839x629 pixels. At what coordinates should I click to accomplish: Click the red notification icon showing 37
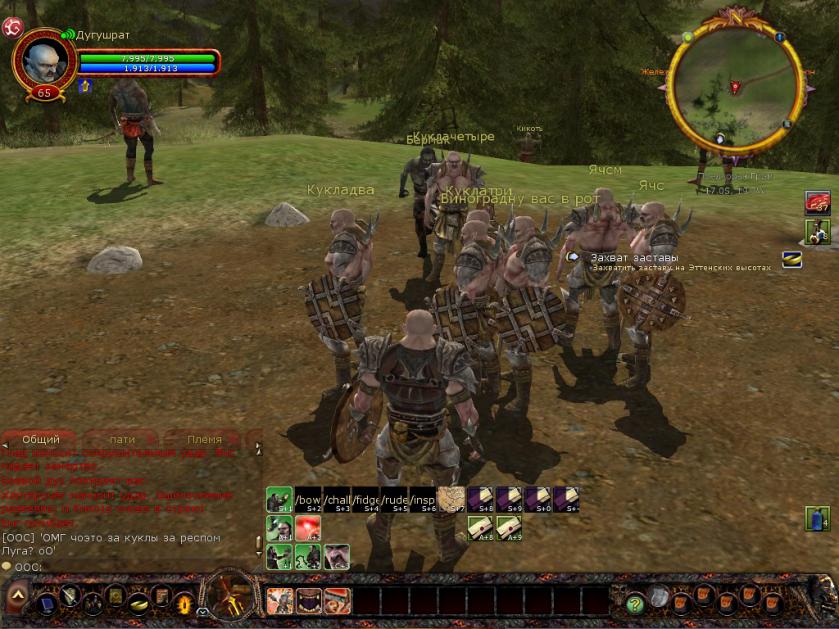pos(818,203)
